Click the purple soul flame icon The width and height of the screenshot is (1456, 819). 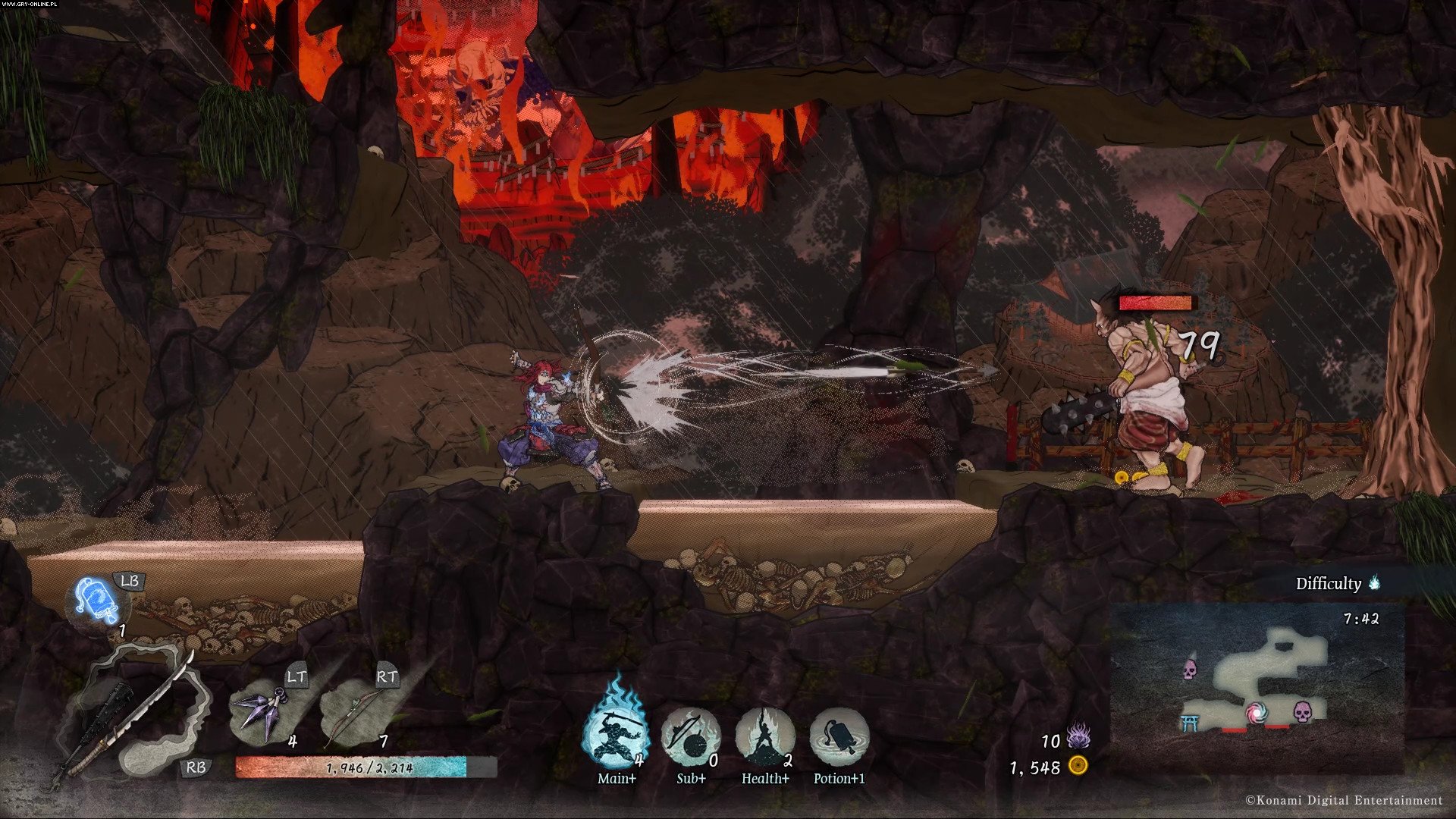click(x=1078, y=736)
